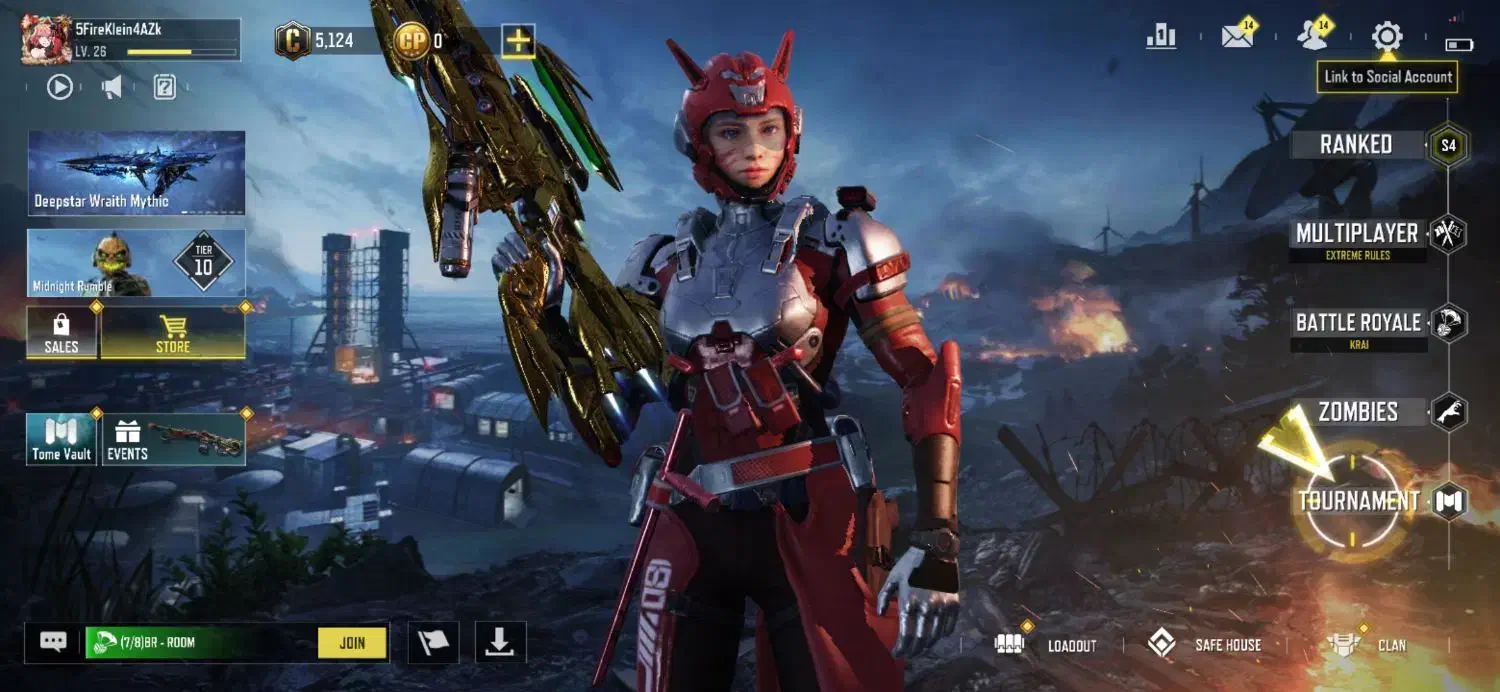Go to the Sales shop
The height and width of the screenshot is (692, 1500).
(62, 332)
